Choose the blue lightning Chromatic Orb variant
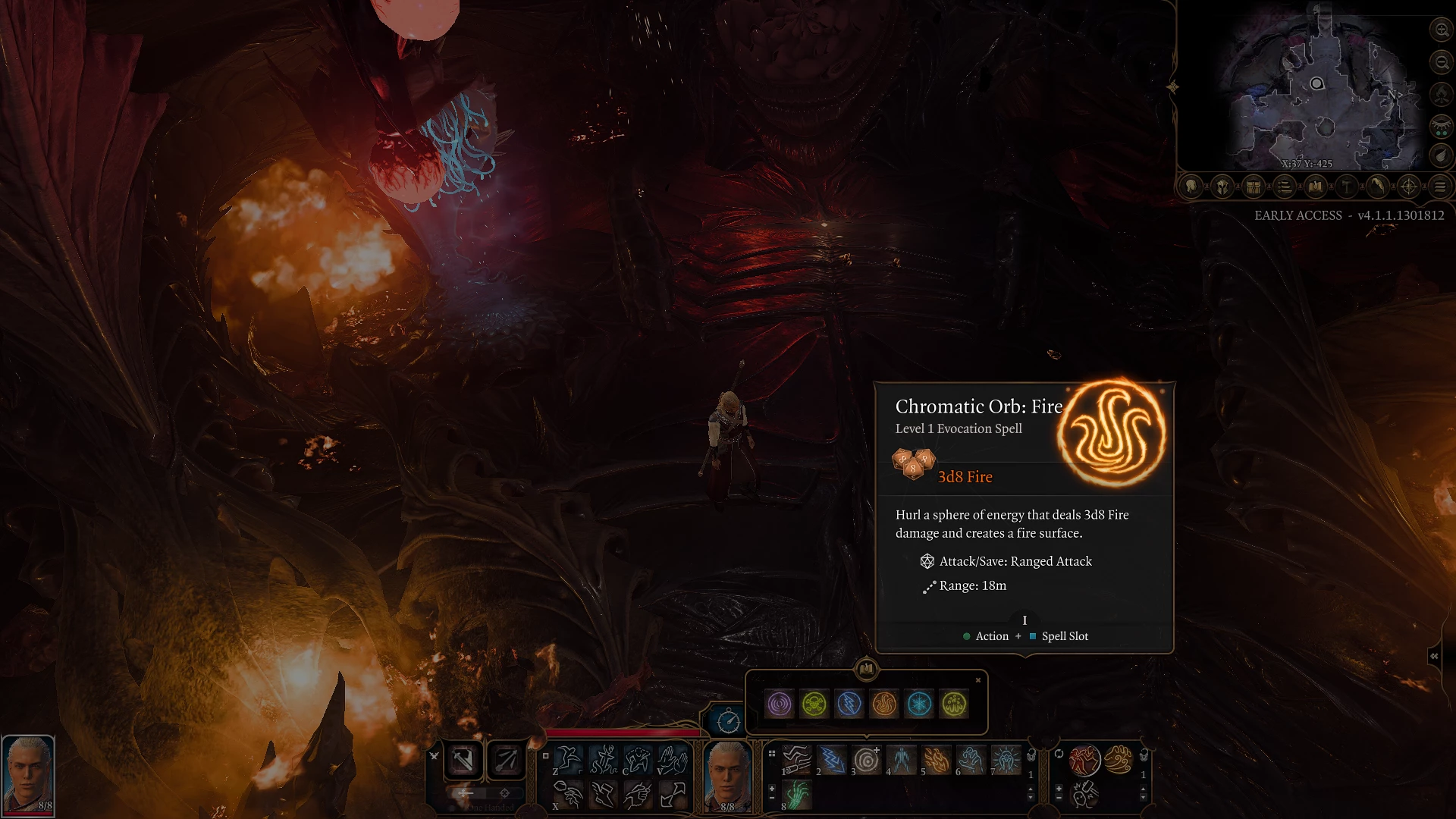This screenshot has width=1456, height=819. (849, 704)
